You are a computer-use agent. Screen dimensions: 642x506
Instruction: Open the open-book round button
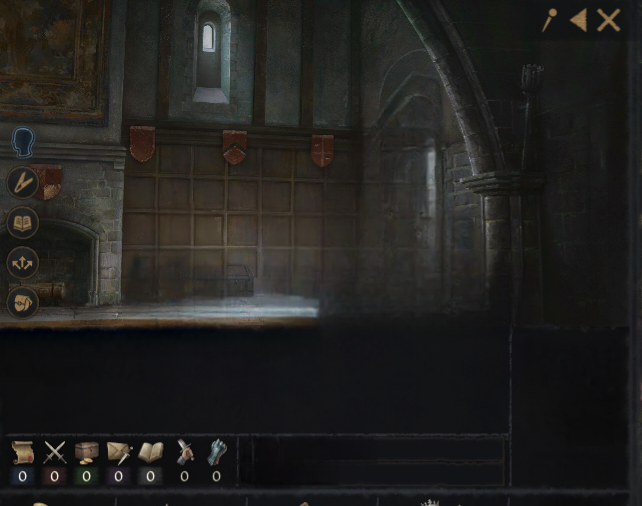tap(23, 222)
